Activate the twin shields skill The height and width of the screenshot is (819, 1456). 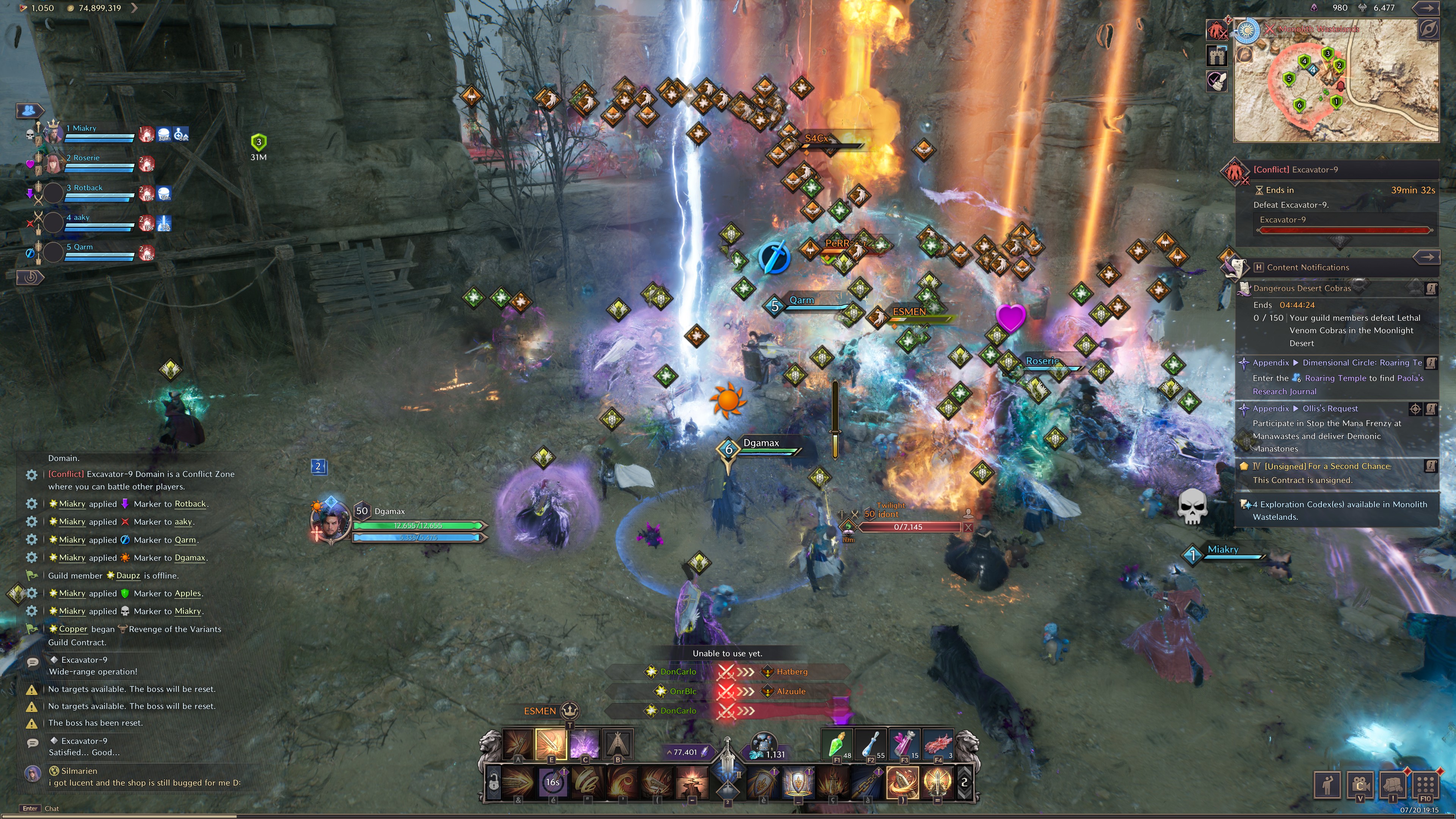[797, 782]
